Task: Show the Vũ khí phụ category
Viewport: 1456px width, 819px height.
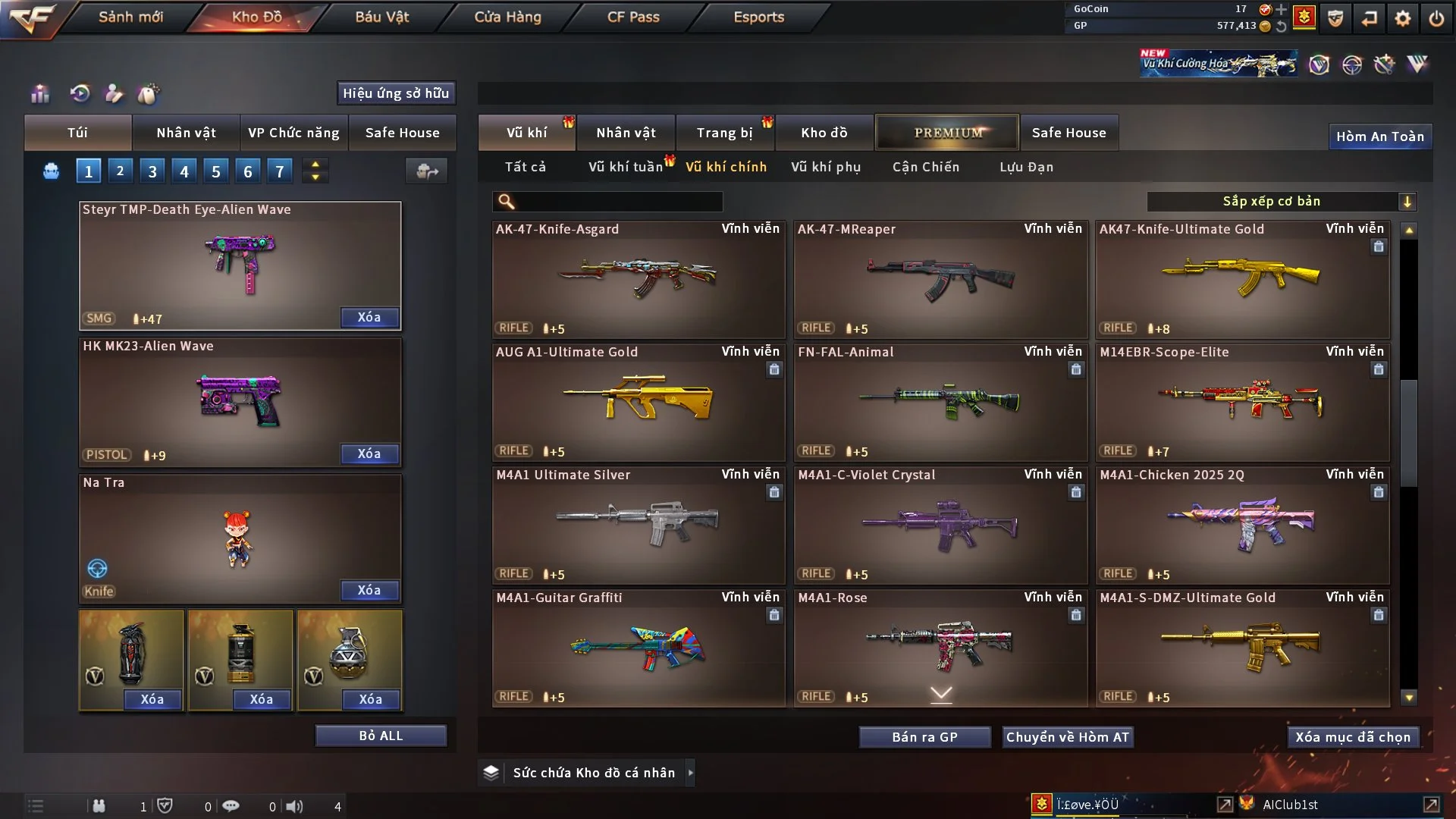Action: 825,167
